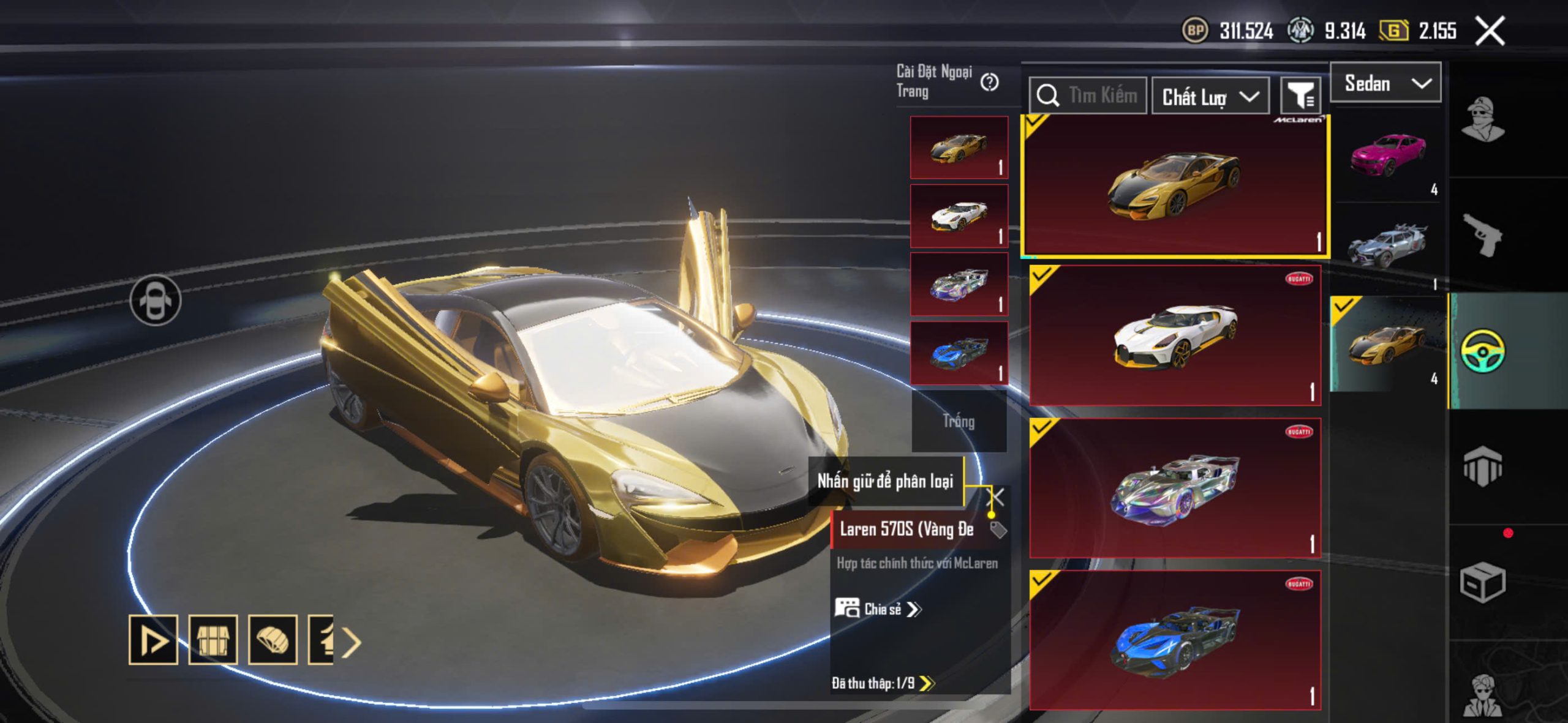Choose the white Bugatti skin card
Image resolution: width=1568 pixels, height=723 pixels.
click(x=1175, y=335)
